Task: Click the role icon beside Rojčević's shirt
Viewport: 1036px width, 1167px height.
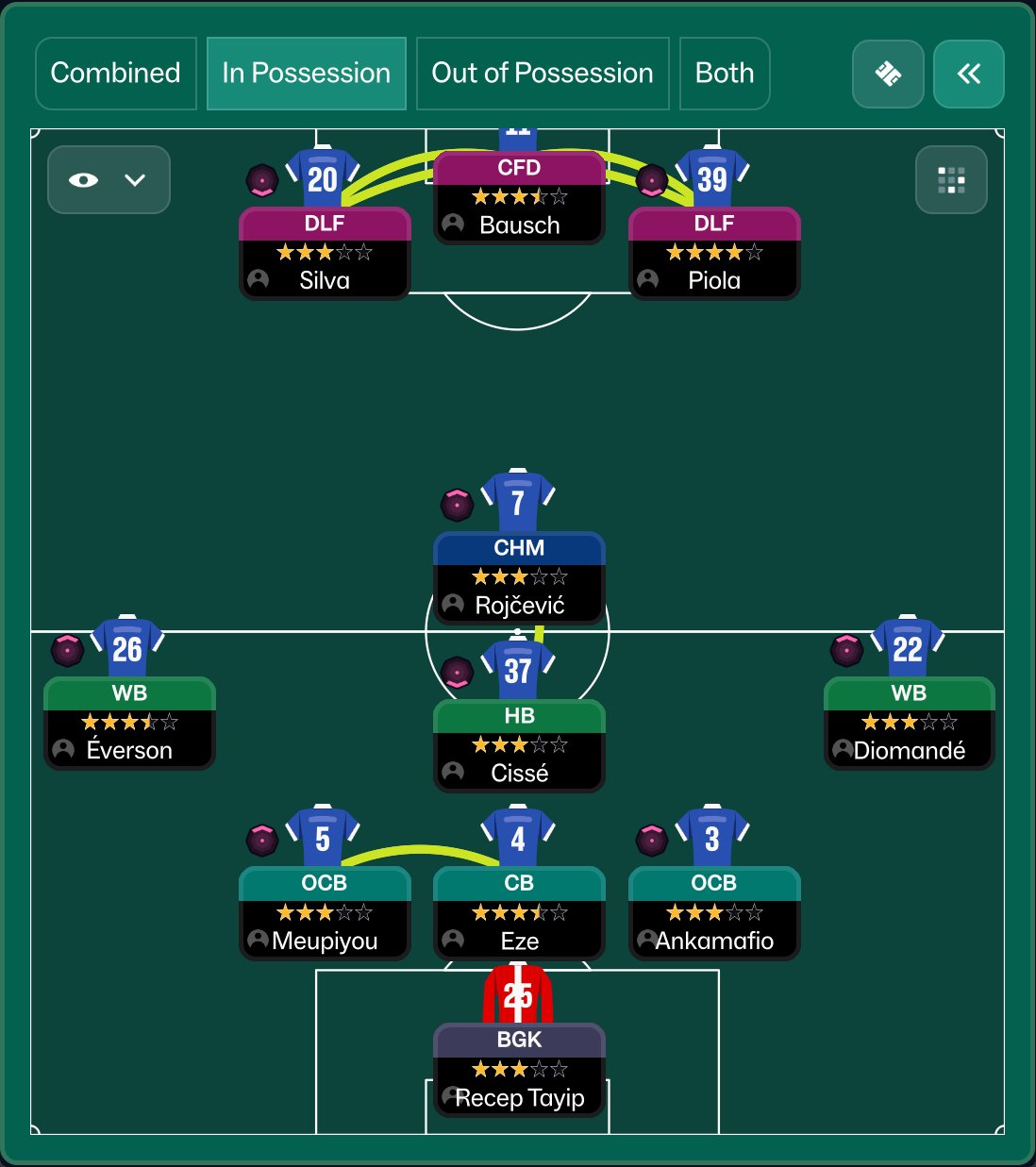Action: 457,505
